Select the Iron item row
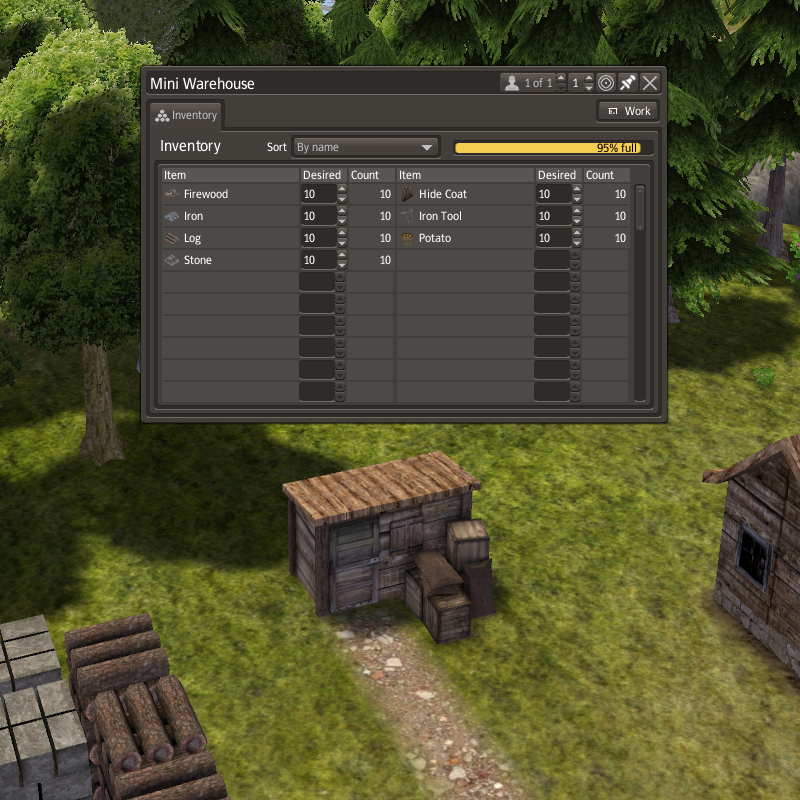This screenshot has width=800, height=800. tap(230, 216)
